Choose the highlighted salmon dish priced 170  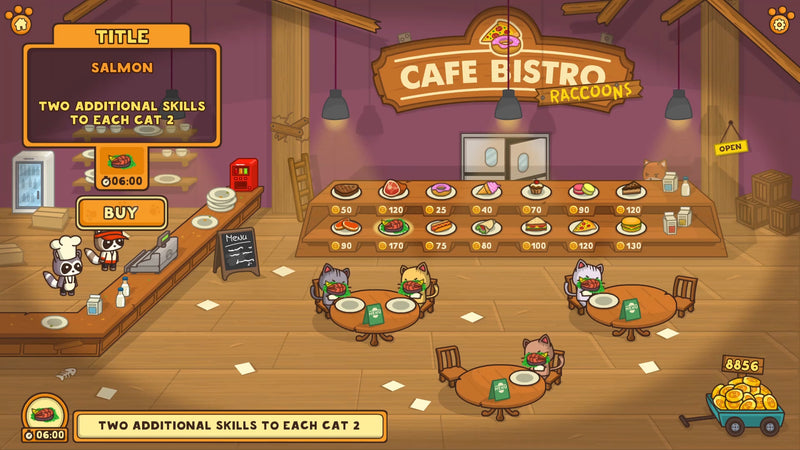(393, 227)
